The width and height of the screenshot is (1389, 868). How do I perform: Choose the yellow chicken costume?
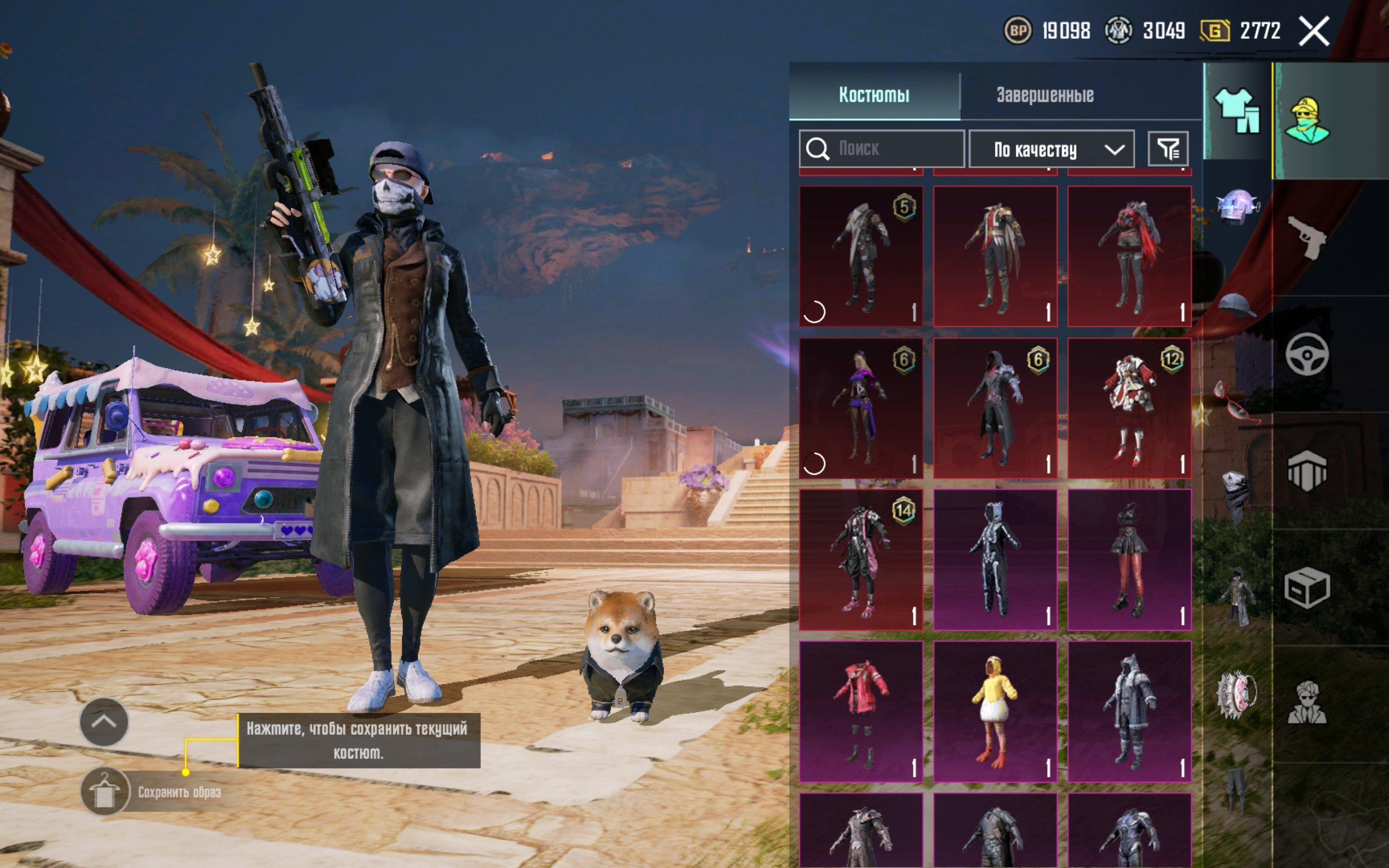tap(994, 712)
